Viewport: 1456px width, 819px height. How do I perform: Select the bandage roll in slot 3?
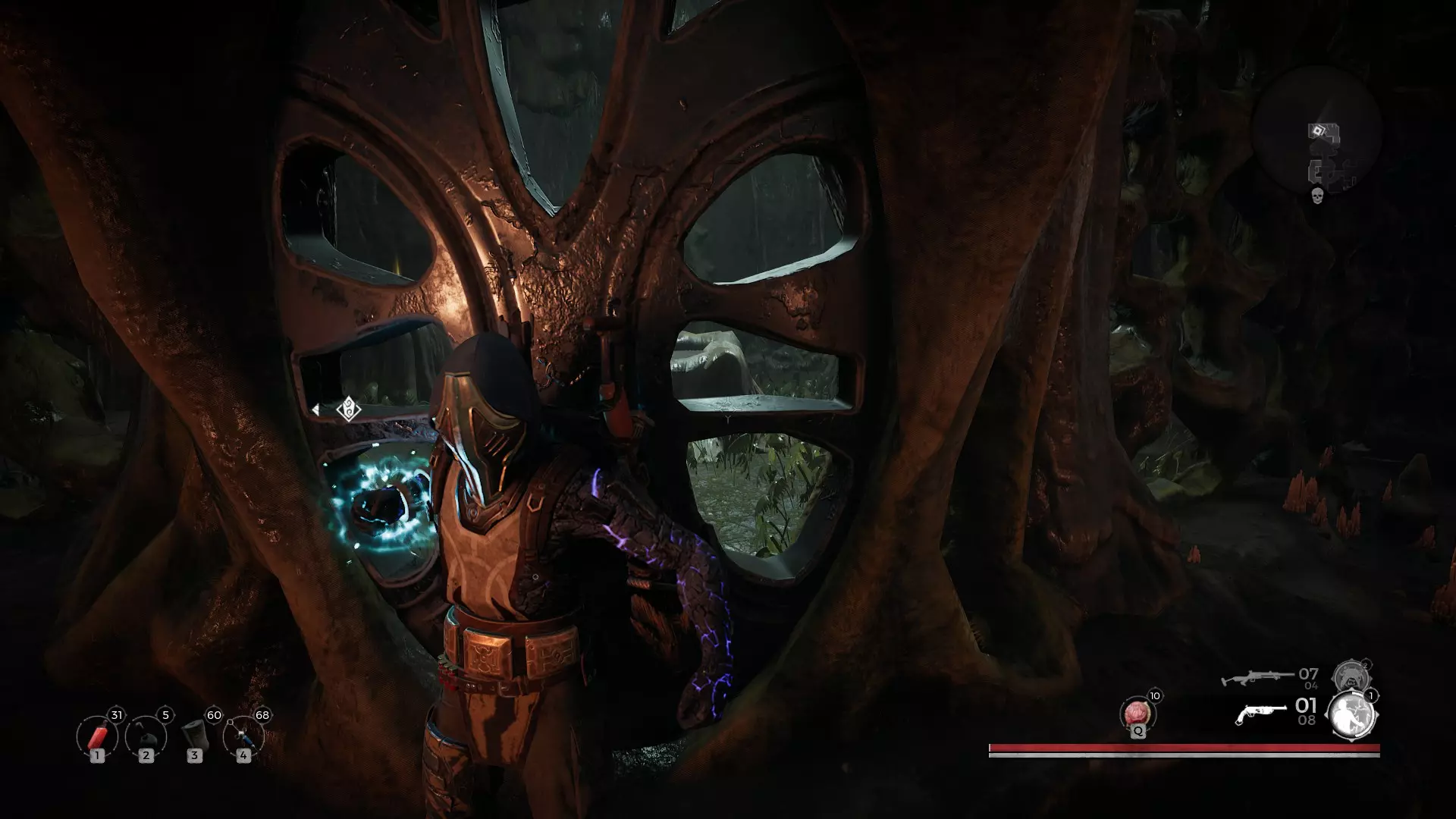[194, 736]
